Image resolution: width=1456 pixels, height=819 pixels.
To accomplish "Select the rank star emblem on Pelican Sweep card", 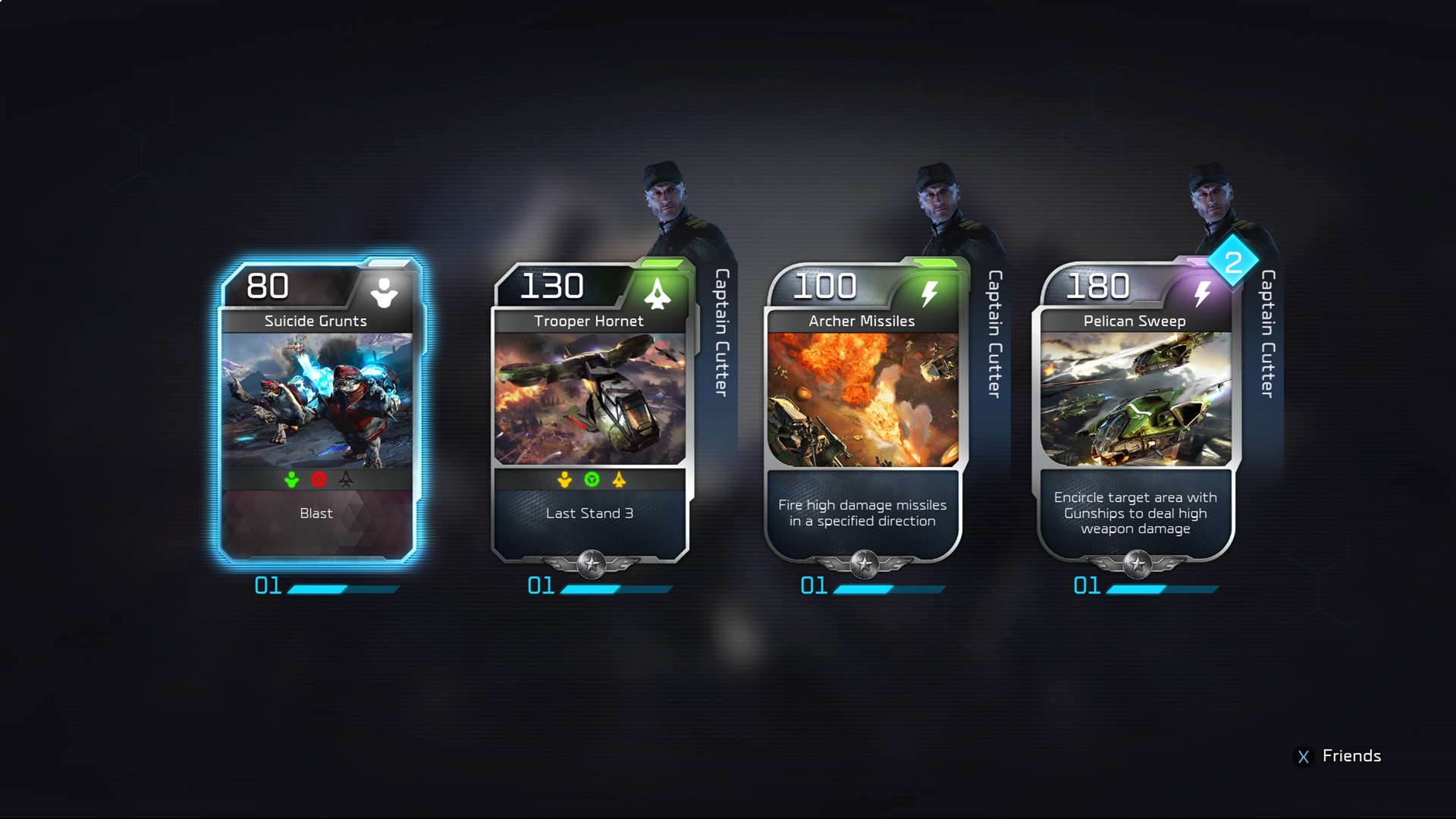I will [1138, 564].
